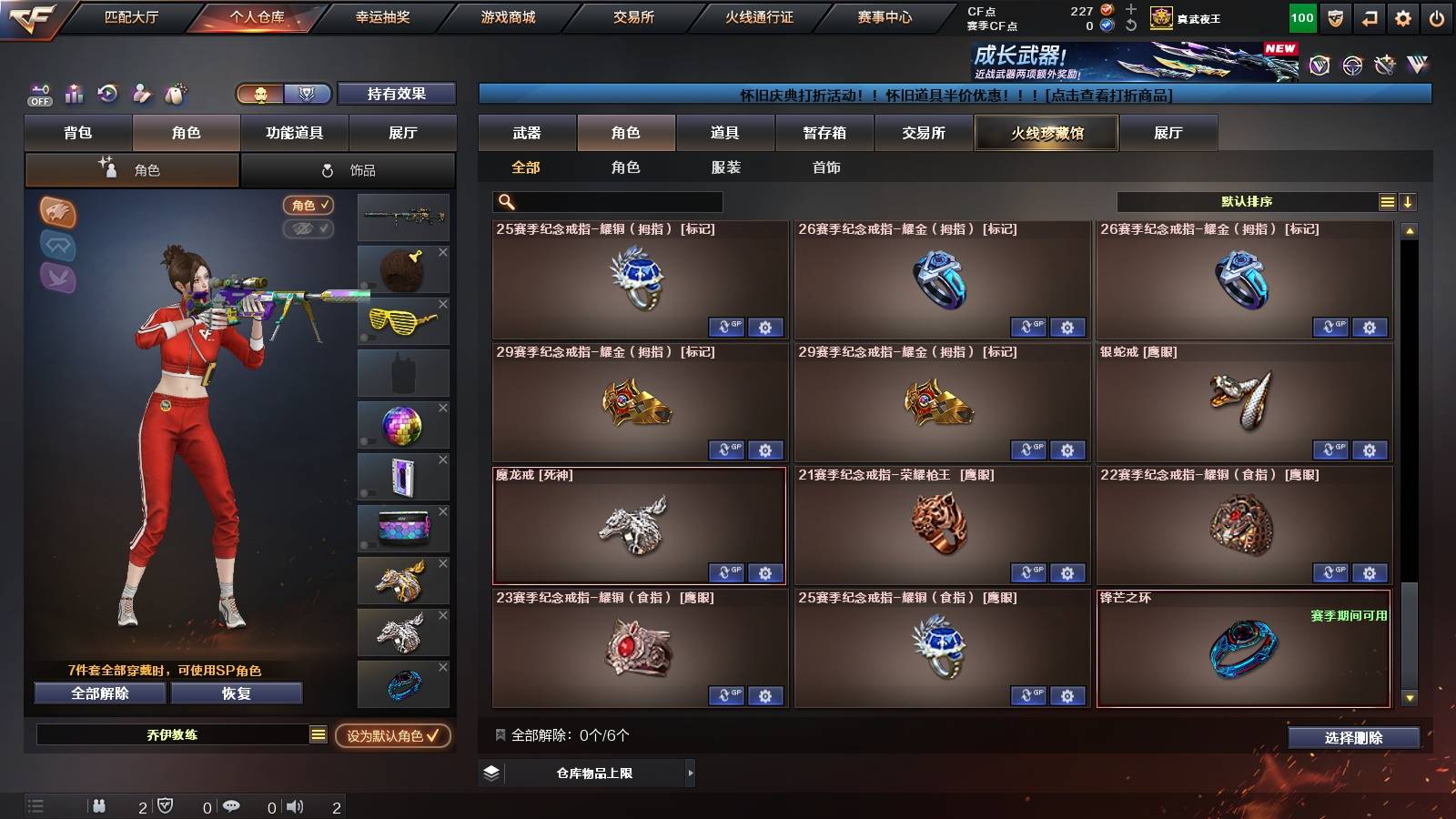The width and height of the screenshot is (1456, 819).
Task: Click the 角色 checkmark toggle on character preview
Action: pyautogui.click(x=309, y=206)
